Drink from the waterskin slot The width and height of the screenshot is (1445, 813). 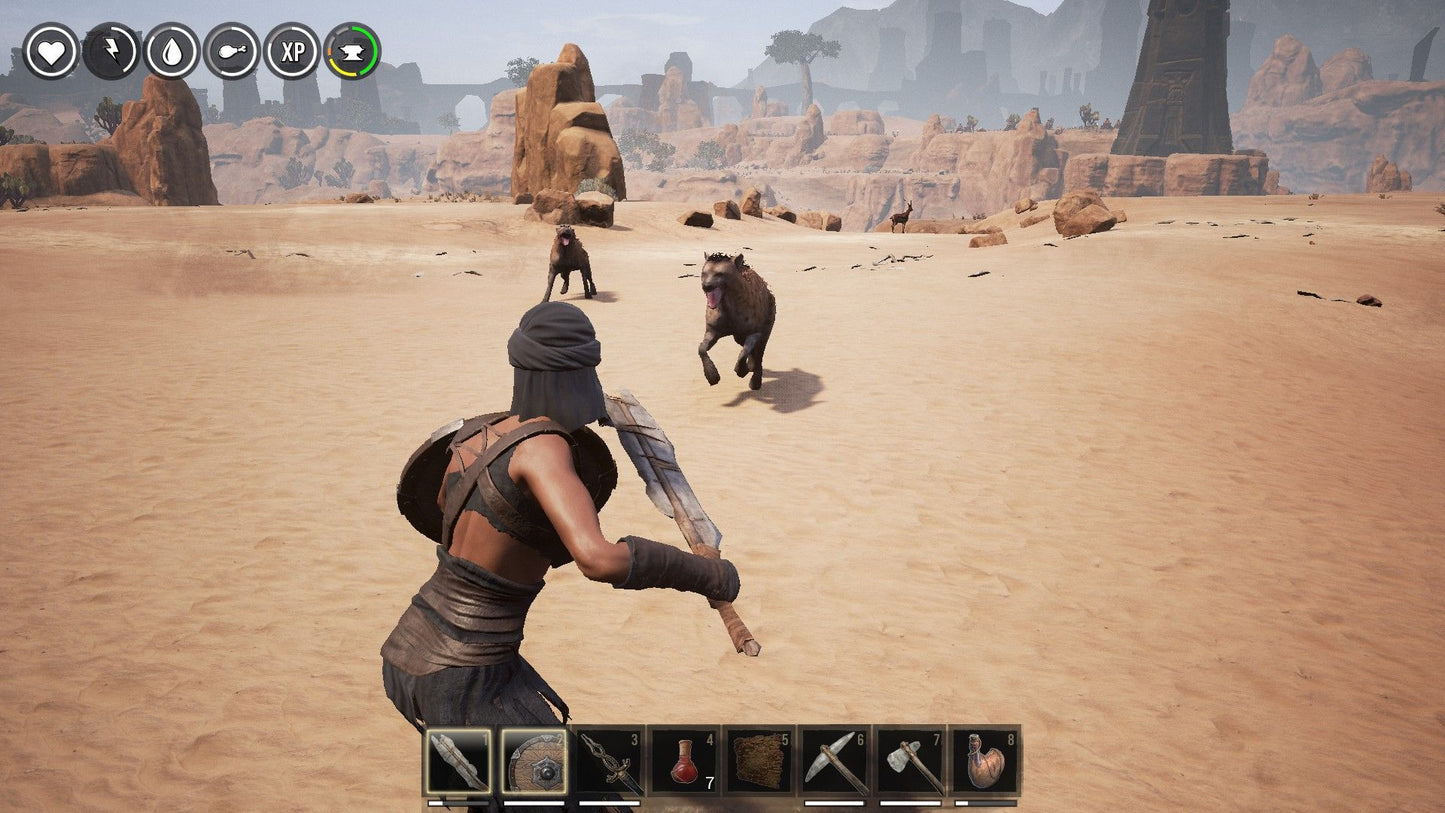[x=985, y=761]
